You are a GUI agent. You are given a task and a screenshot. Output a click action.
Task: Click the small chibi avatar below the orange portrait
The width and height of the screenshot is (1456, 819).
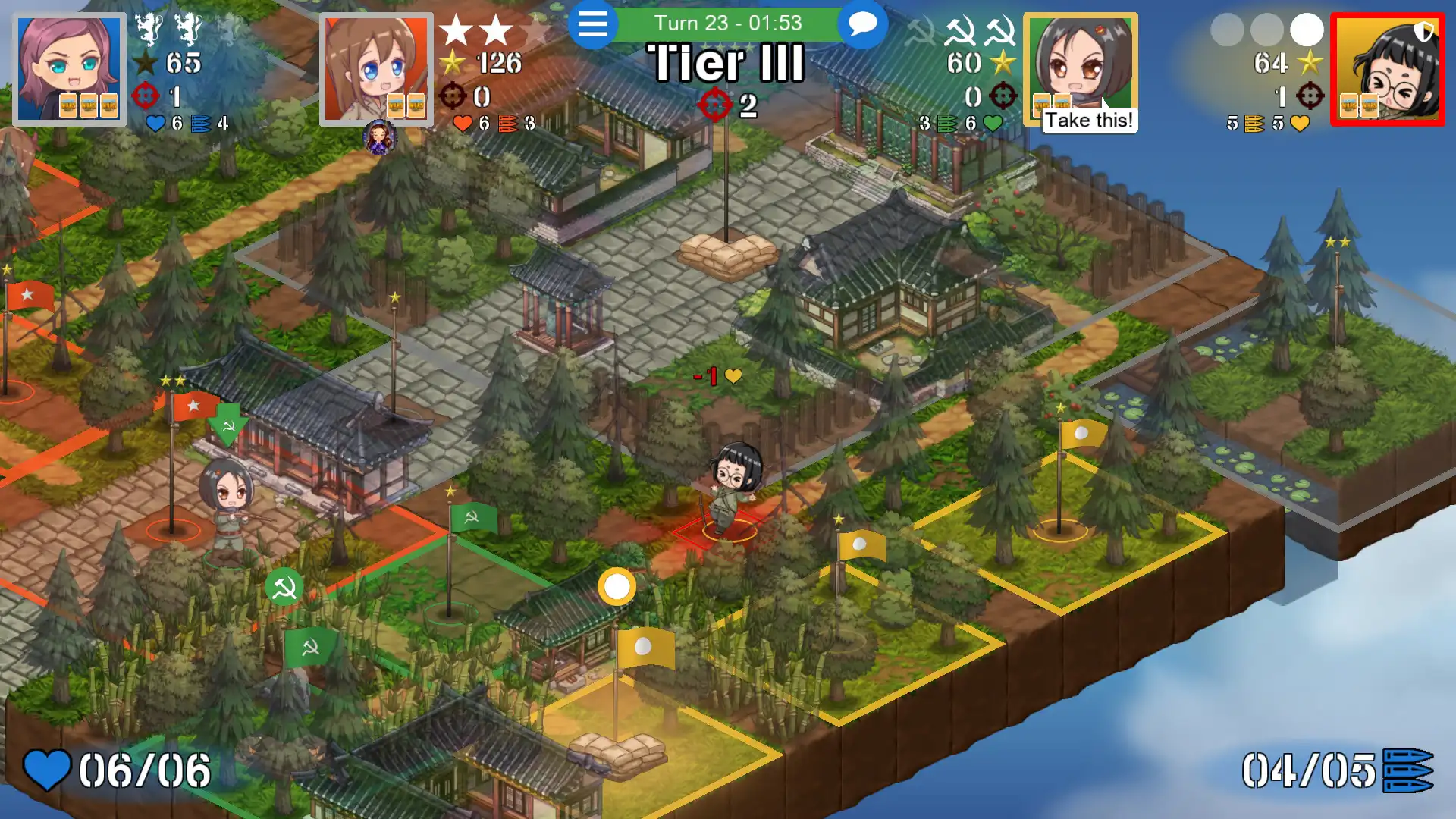[x=379, y=139]
